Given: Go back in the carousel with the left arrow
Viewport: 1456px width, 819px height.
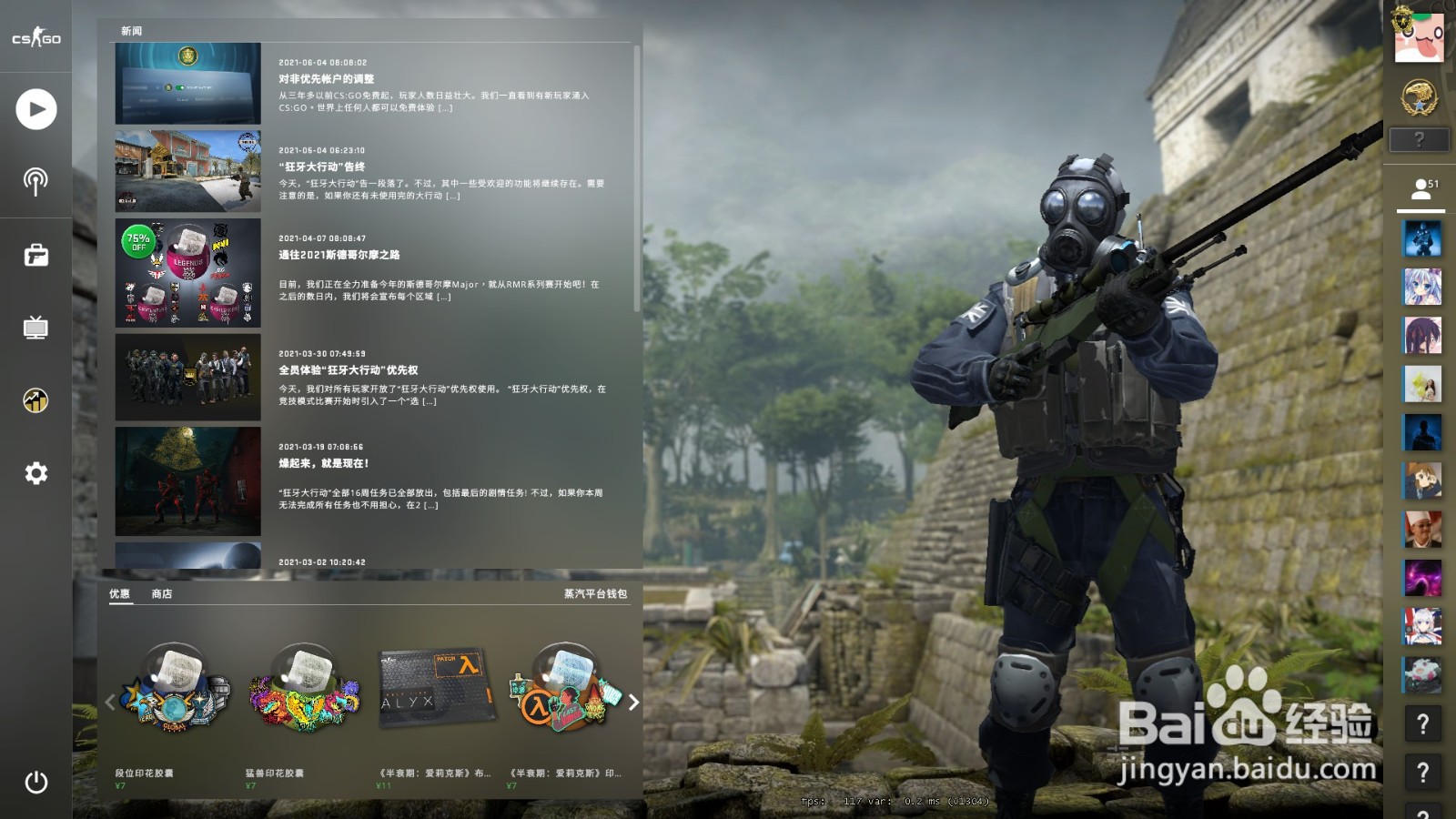Looking at the screenshot, I should point(108,702).
